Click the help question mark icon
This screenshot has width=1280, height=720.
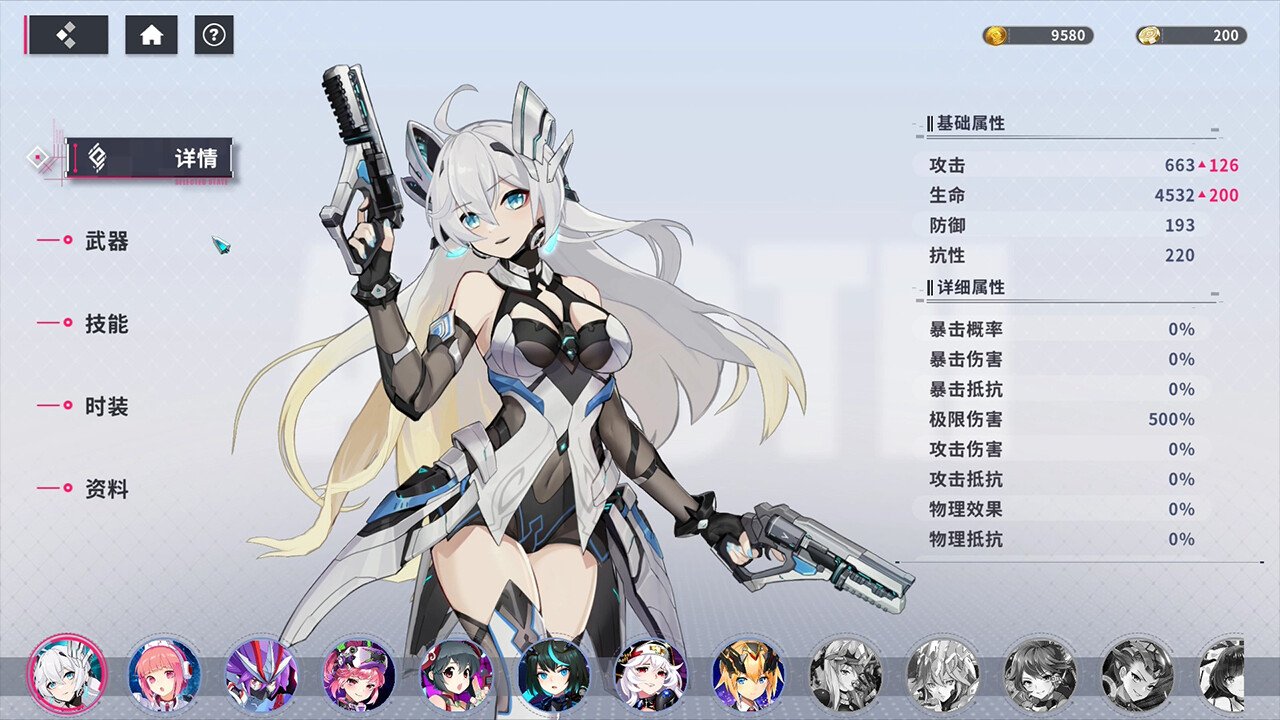point(212,35)
